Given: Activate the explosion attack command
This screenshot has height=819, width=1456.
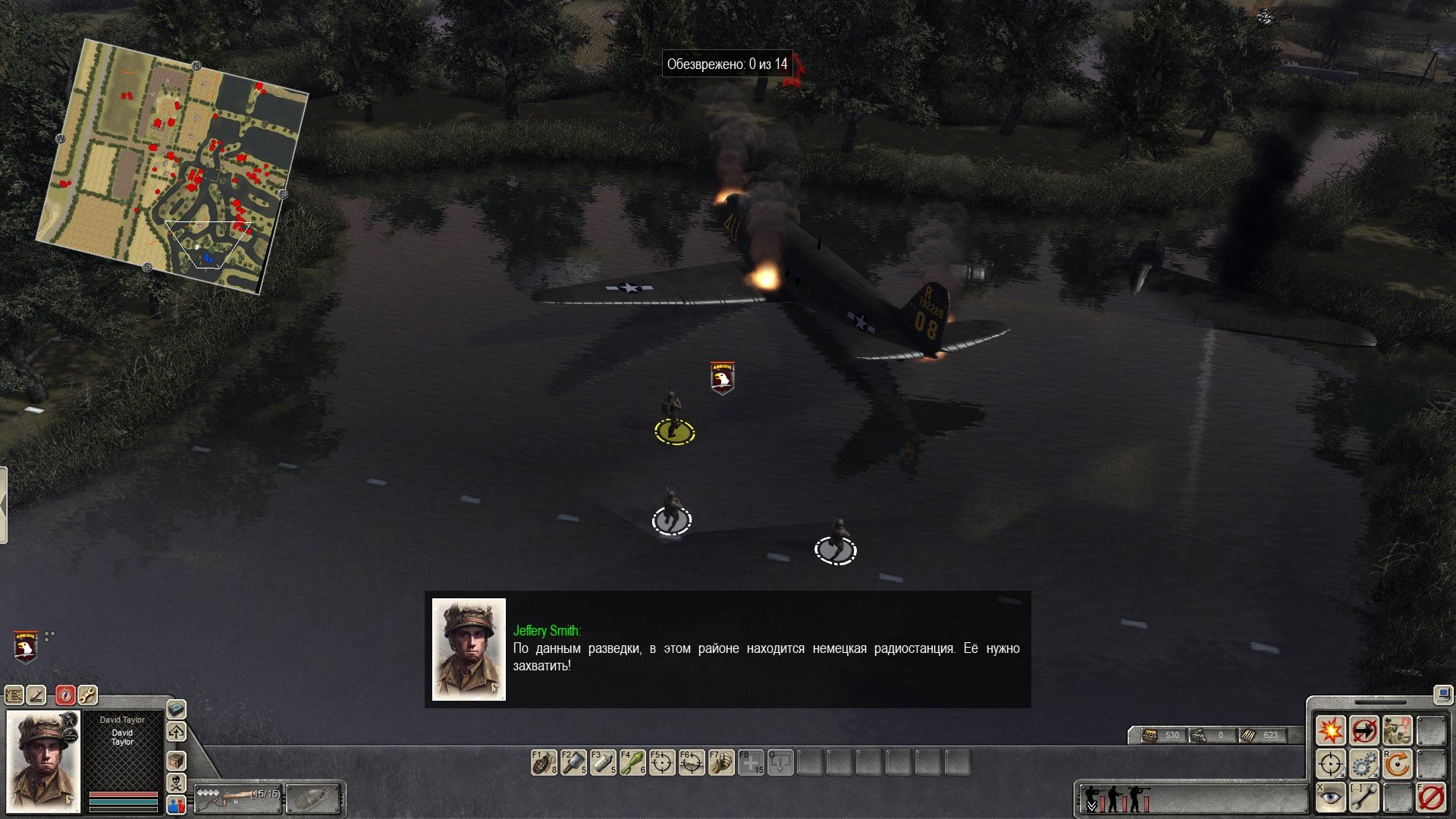Looking at the screenshot, I should click(x=1330, y=730).
